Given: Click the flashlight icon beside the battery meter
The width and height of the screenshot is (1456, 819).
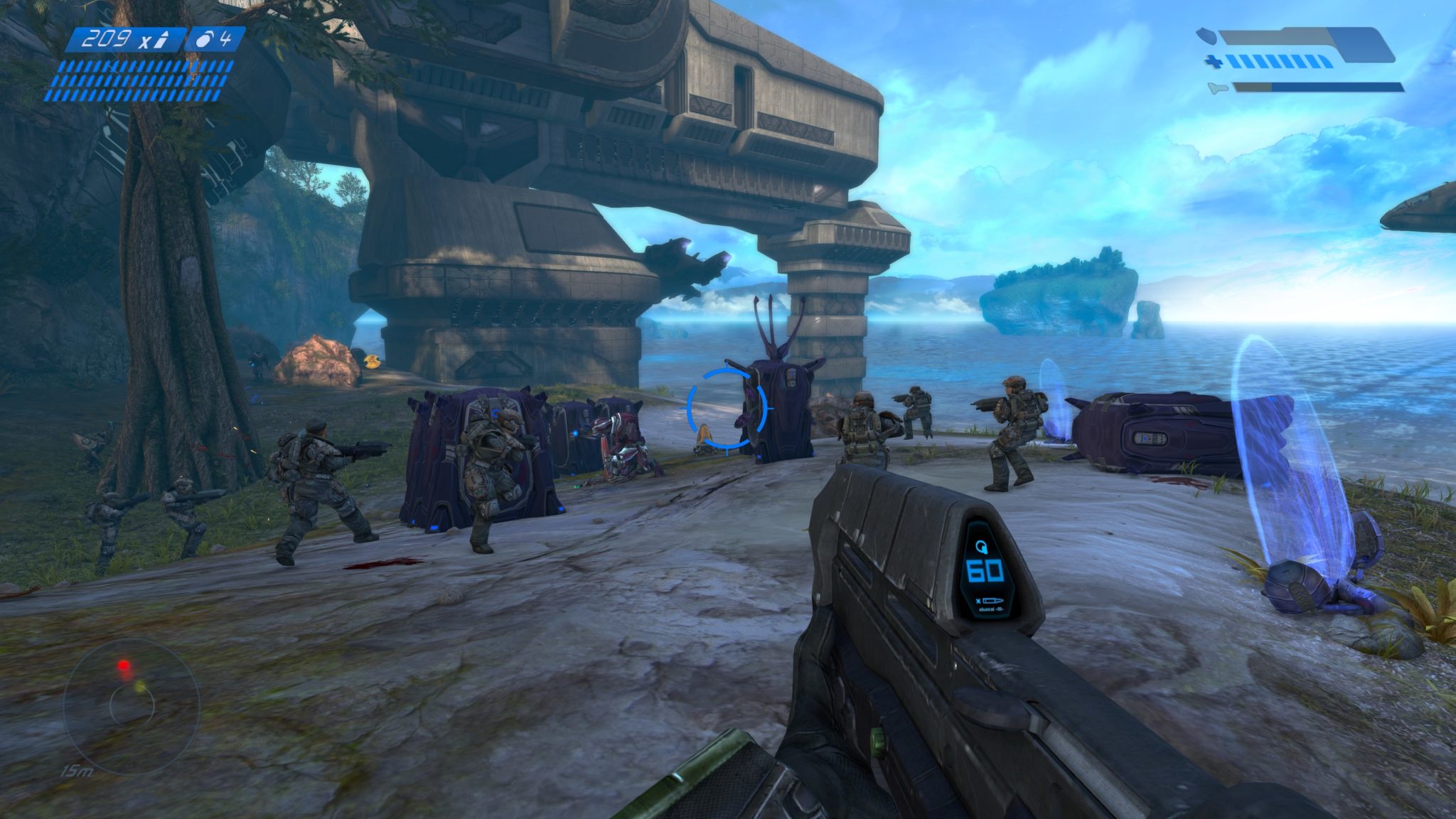Looking at the screenshot, I should [x=1217, y=88].
